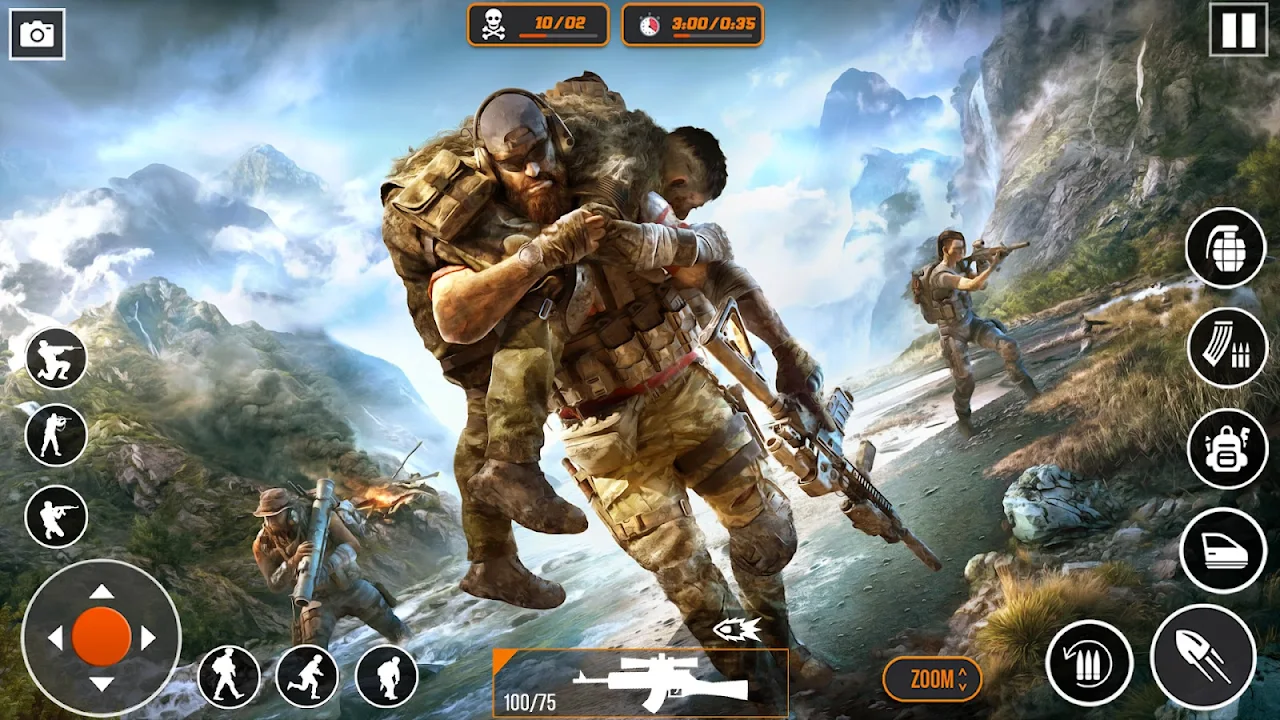This screenshot has width=1280, height=720.
Task: Toggle the ZOOM scope button
Action: [x=932, y=679]
